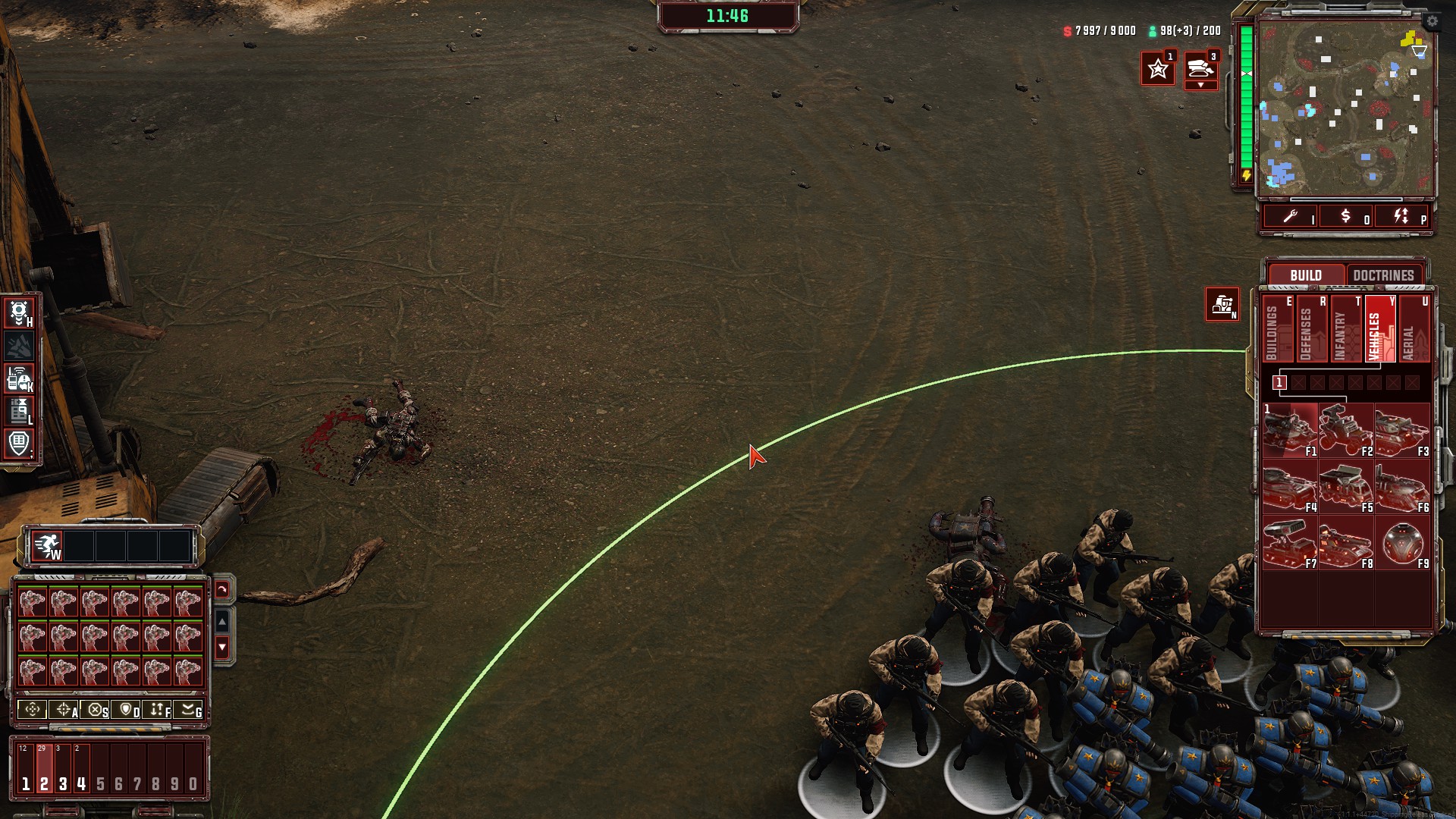Switch to the Doctrines tab

point(1383,275)
